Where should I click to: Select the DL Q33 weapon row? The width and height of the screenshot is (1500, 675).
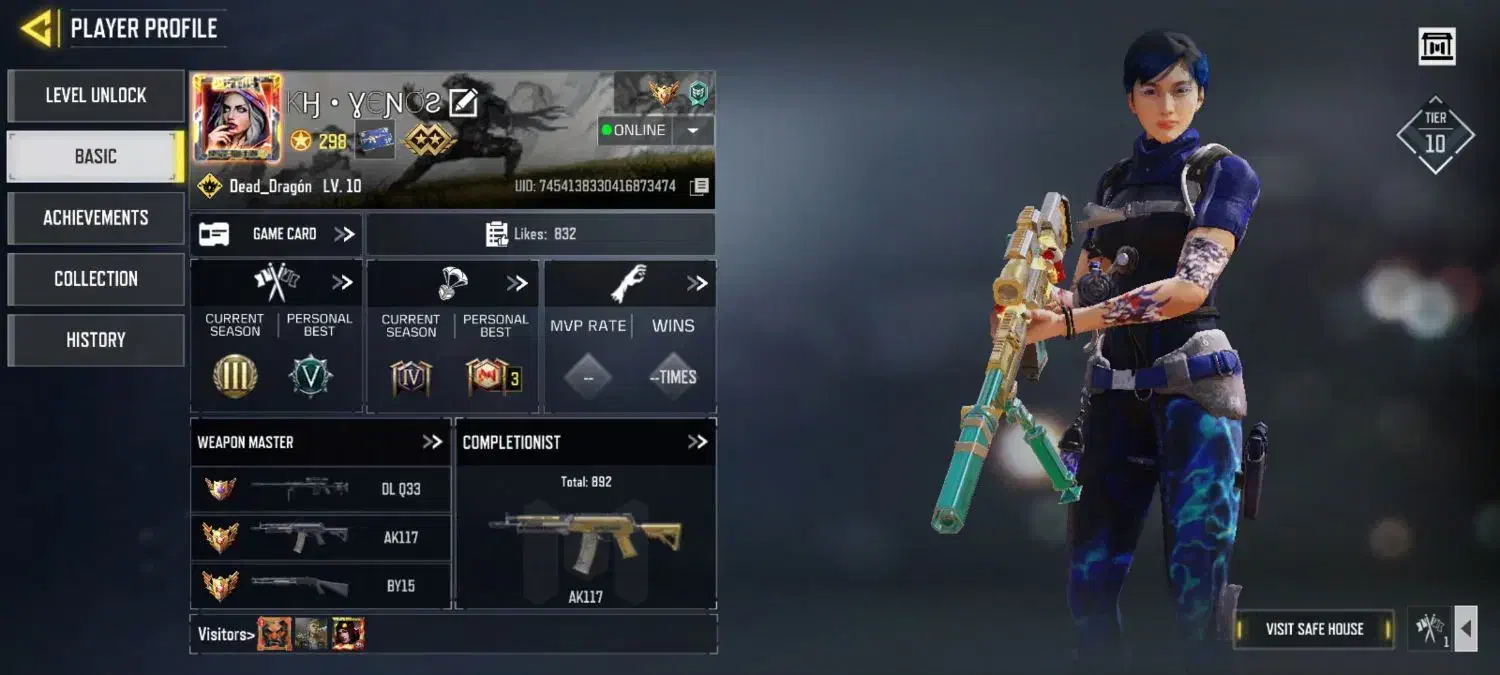click(320, 489)
